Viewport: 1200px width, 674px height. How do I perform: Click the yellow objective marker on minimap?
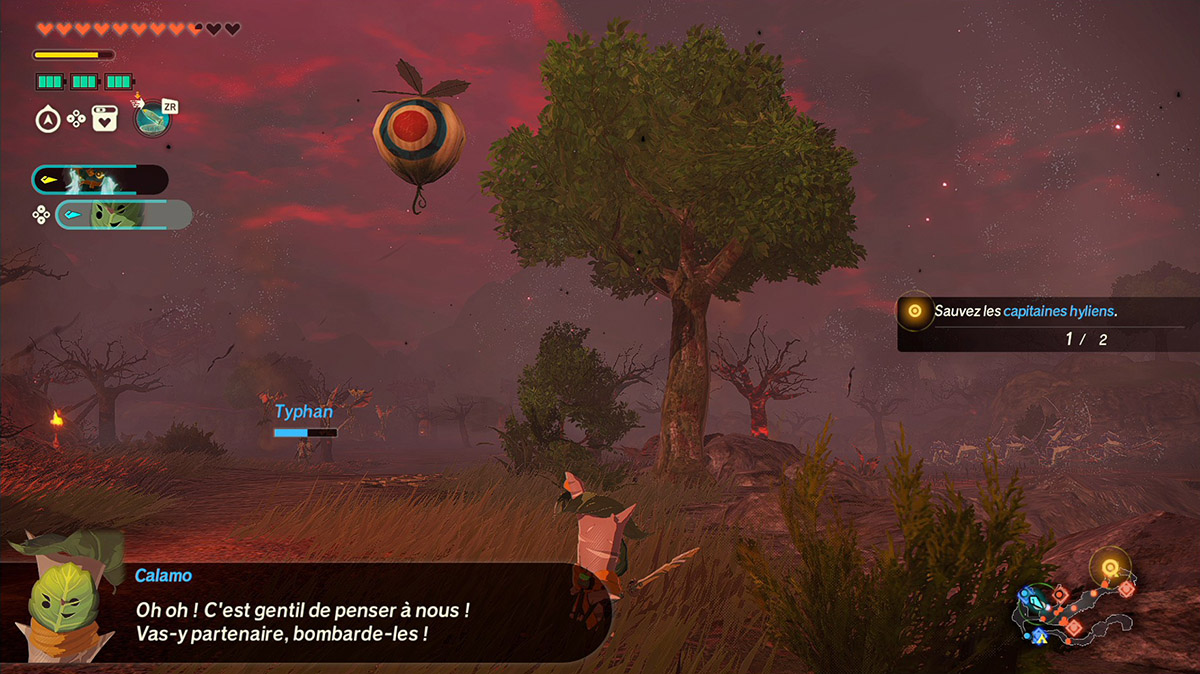[1109, 567]
